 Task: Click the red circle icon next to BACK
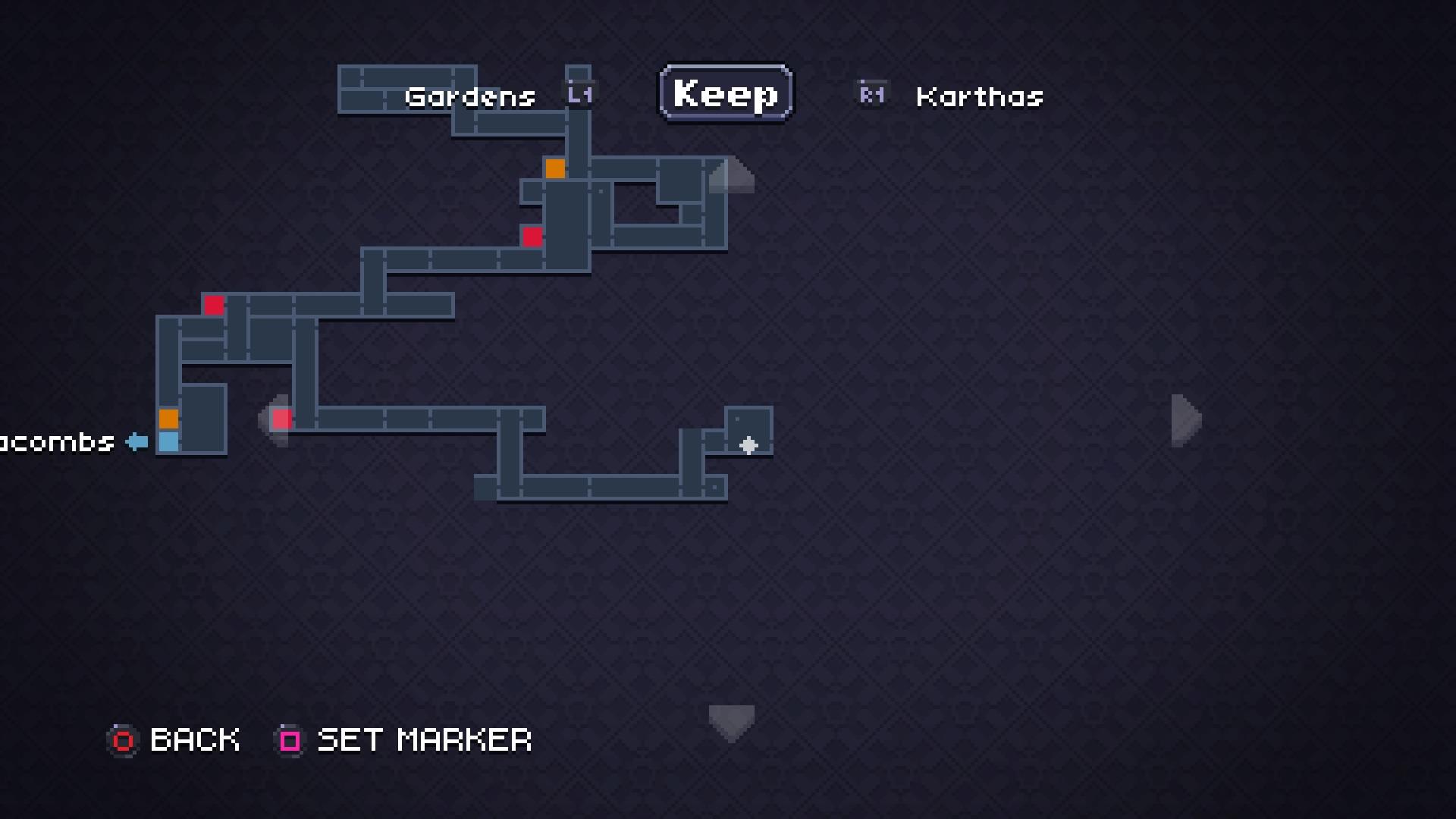[123, 740]
